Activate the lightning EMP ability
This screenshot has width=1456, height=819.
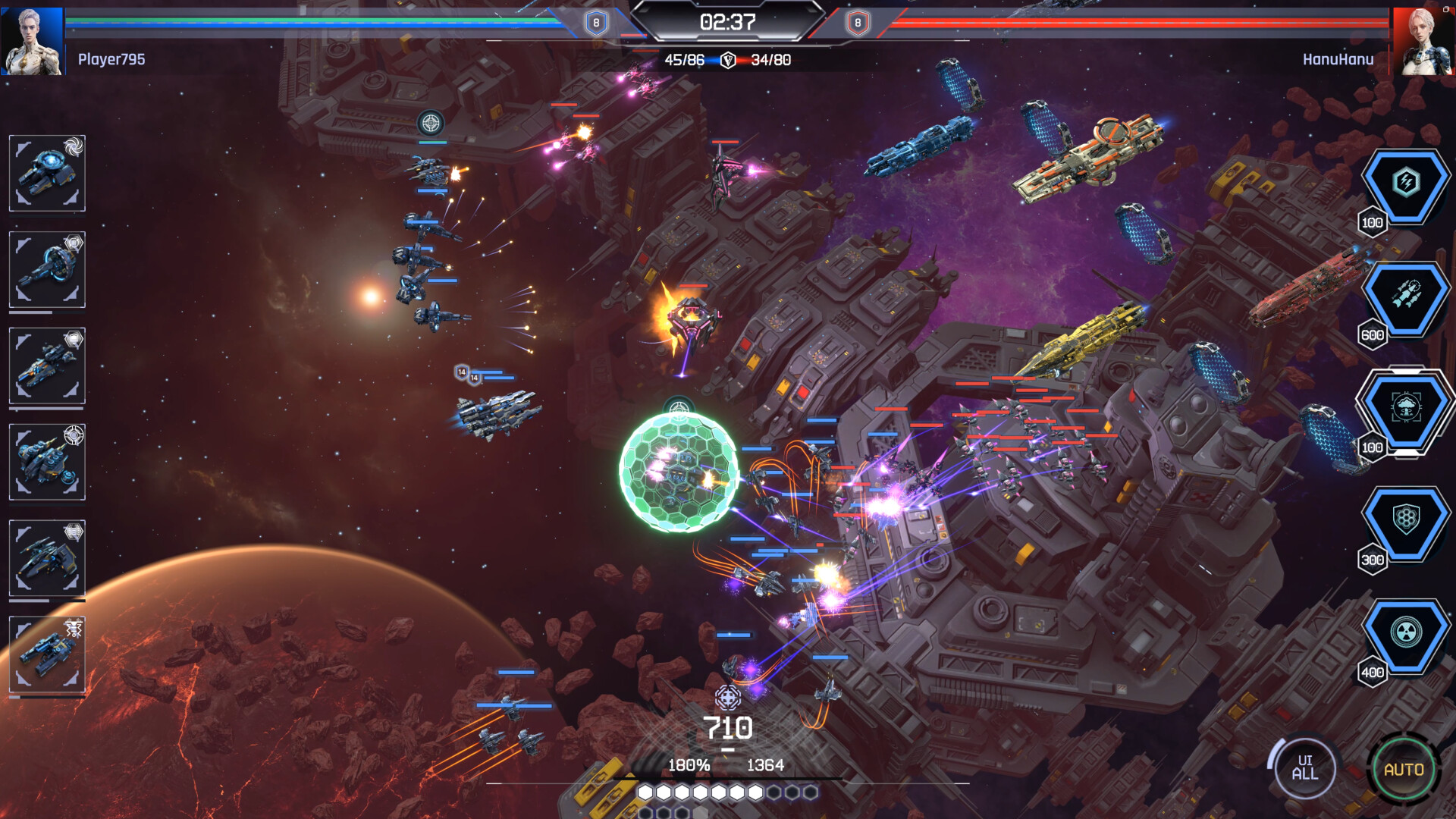(x=1407, y=182)
